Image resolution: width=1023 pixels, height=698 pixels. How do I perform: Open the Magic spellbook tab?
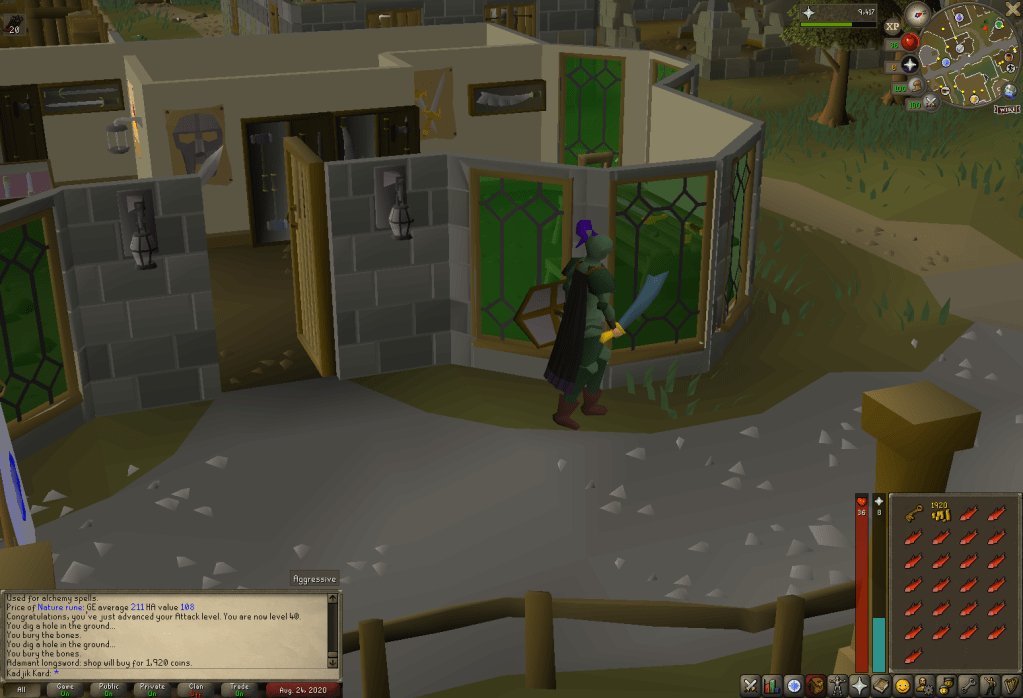882,686
